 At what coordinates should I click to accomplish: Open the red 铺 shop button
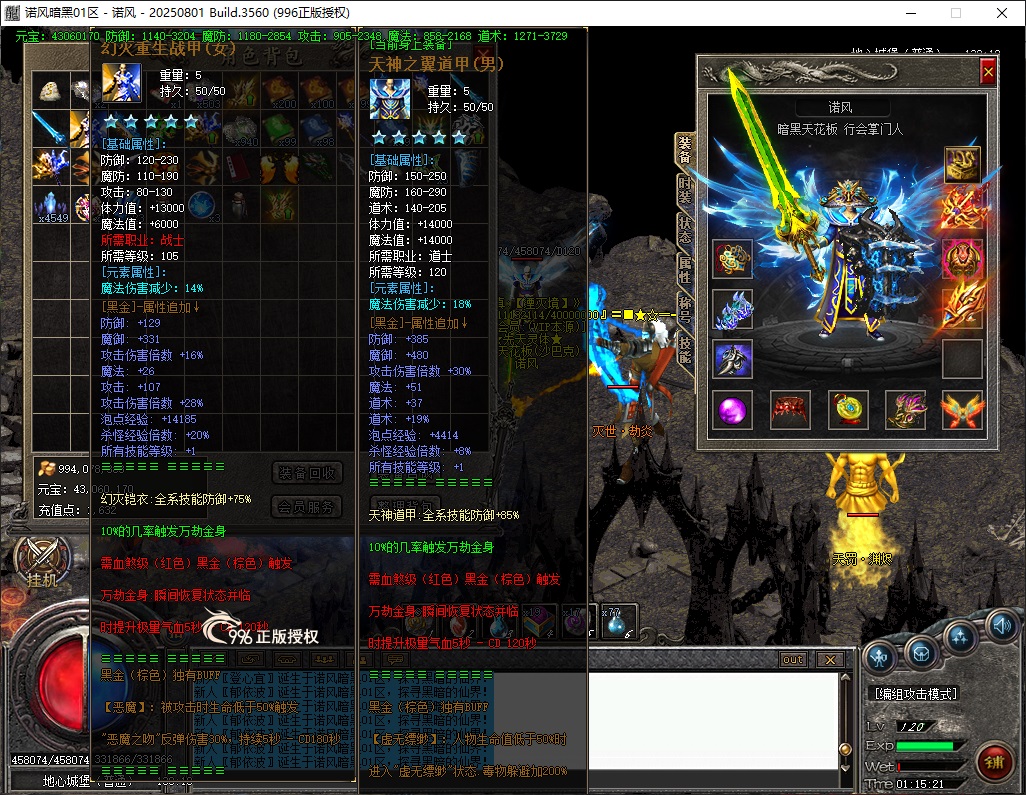tap(994, 760)
